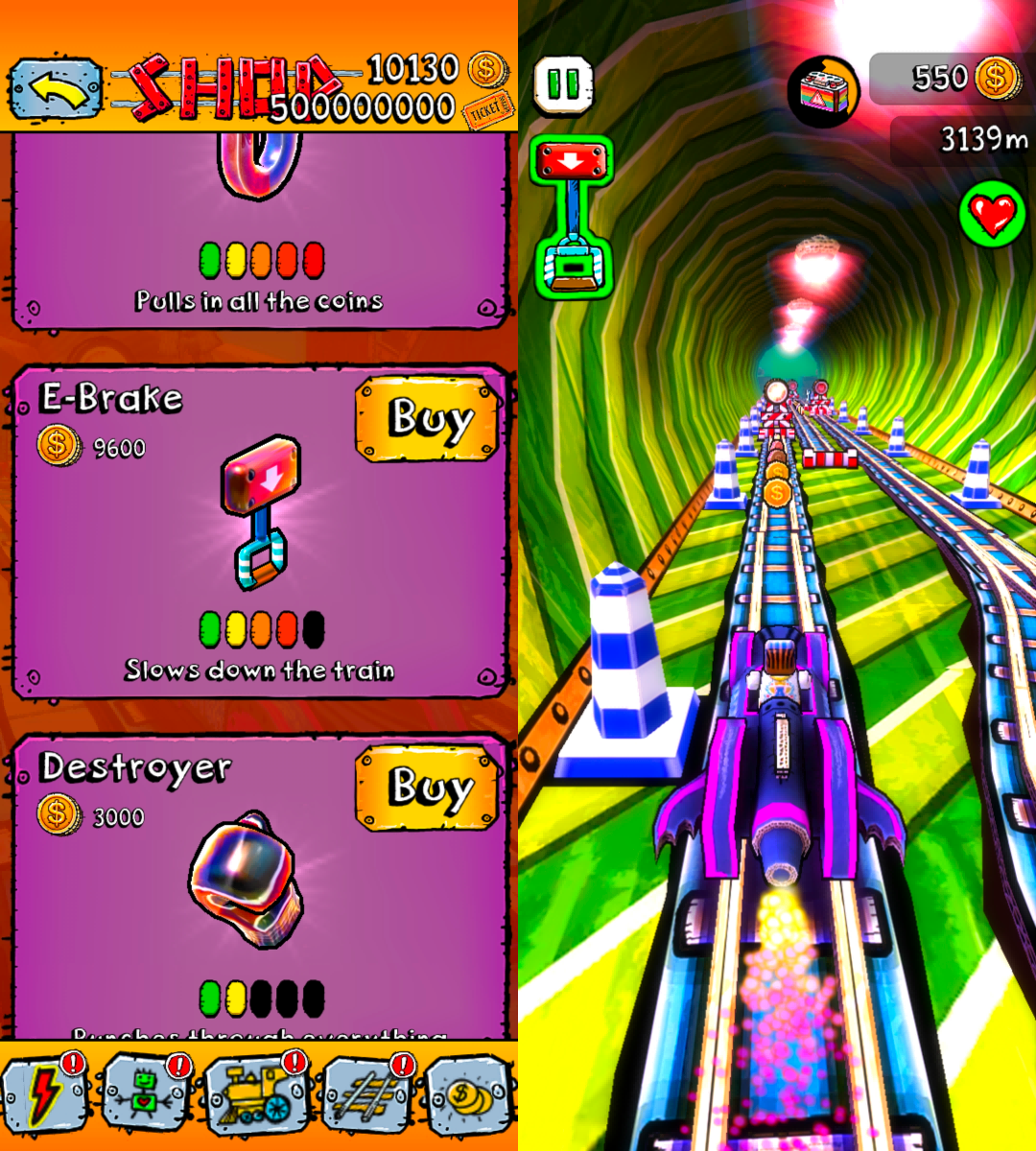
Task: Open the lightning bolt power-ups tab
Action: click(x=46, y=1094)
